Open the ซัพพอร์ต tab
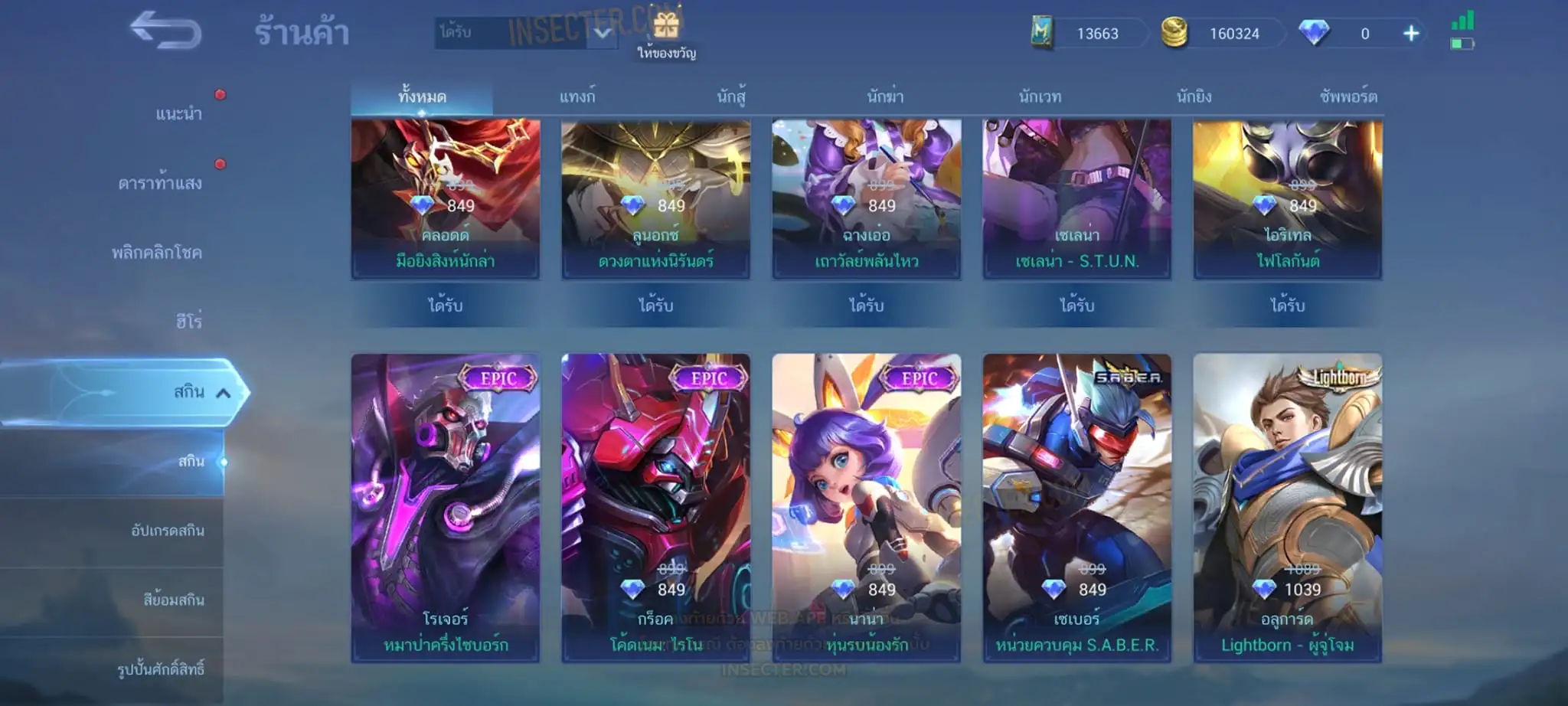This screenshot has height=706, width=1568. tap(1348, 97)
